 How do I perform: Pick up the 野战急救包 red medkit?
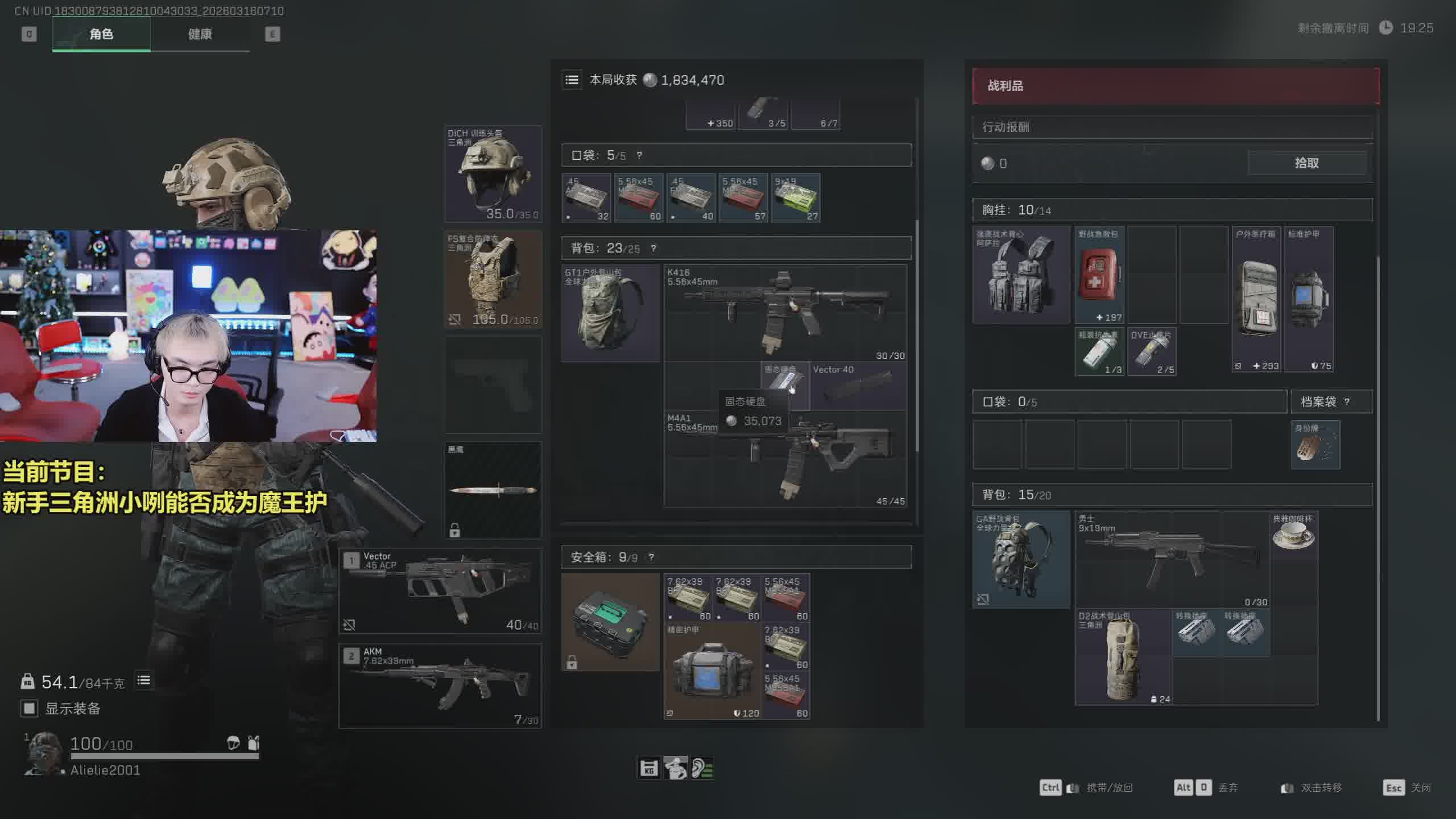(1099, 275)
